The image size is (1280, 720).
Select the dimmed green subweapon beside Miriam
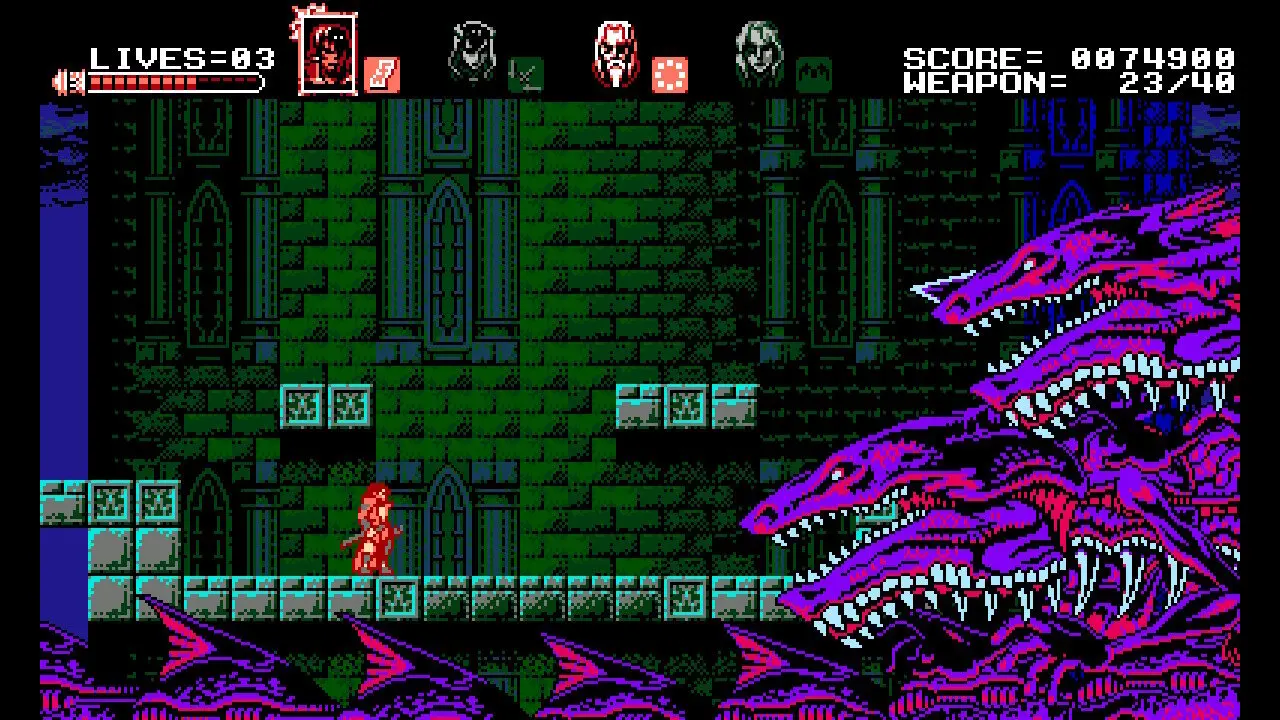tap(525, 75)
